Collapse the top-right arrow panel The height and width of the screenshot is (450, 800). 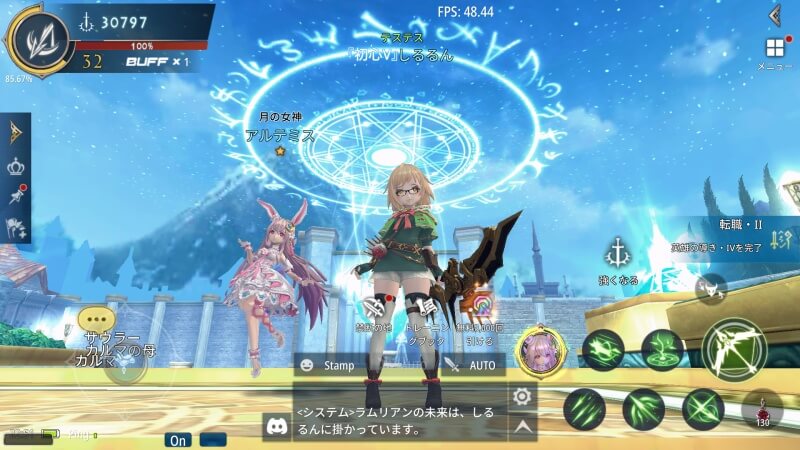pyautogui.click(x=775, y=14)
